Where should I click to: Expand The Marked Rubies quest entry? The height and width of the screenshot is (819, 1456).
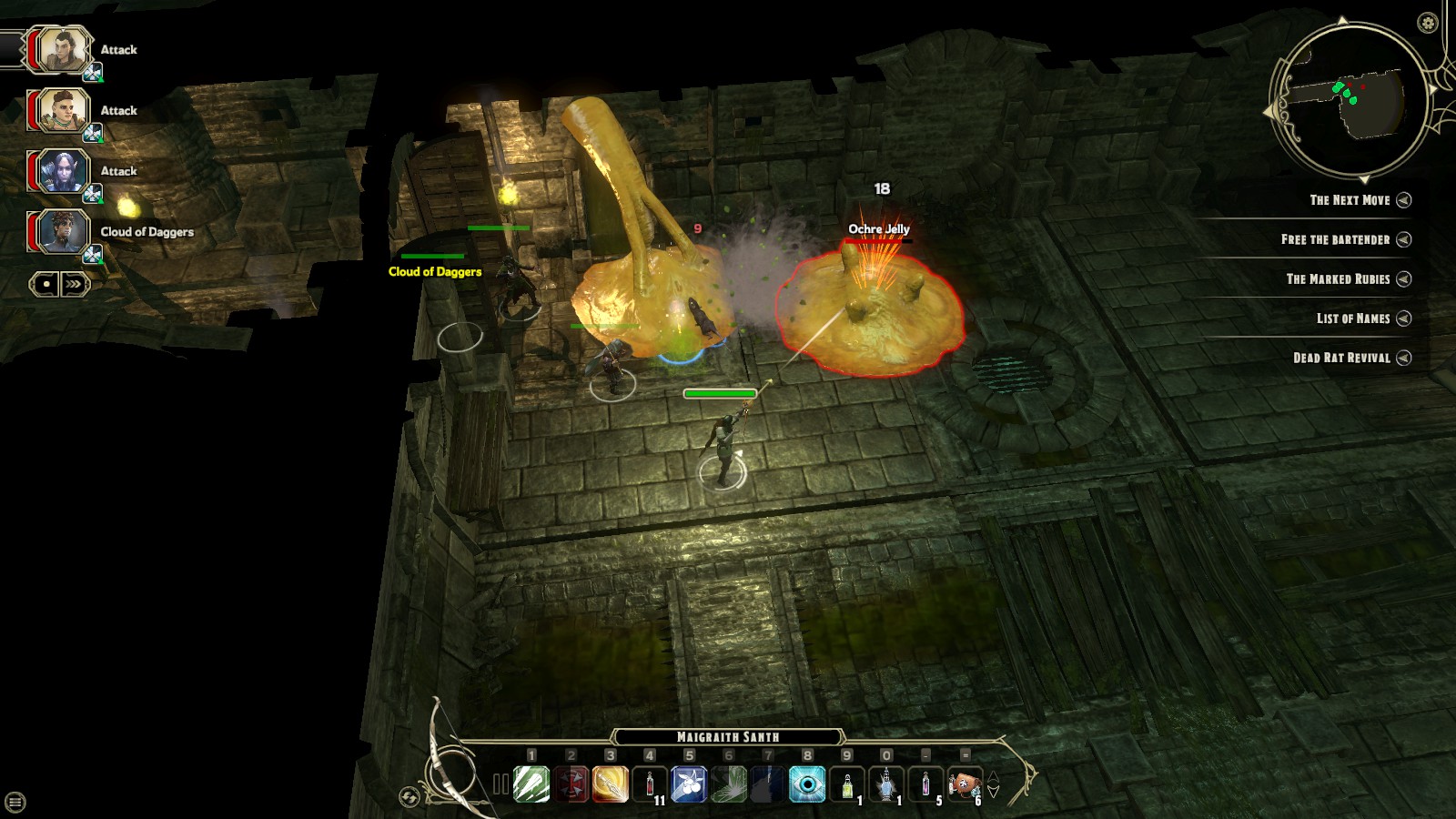(1404, 278)
